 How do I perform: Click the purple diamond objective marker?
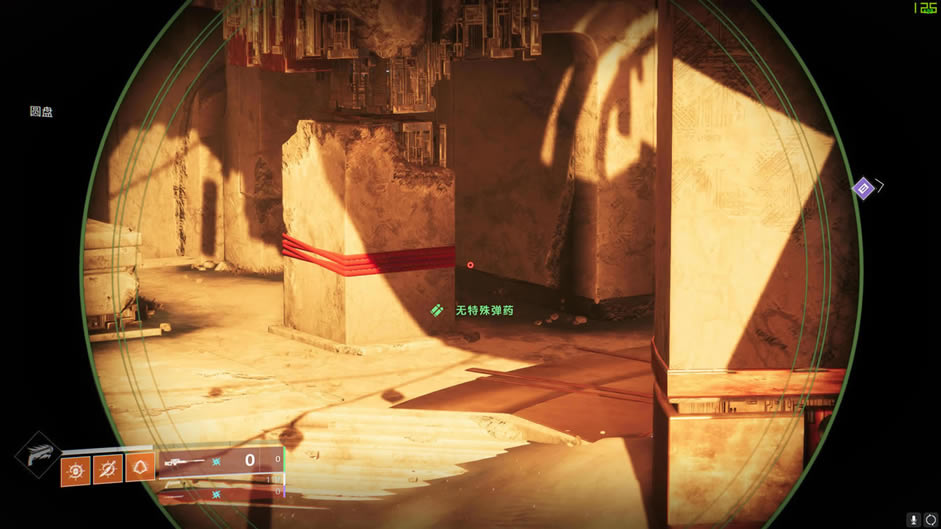pos(863,188)
